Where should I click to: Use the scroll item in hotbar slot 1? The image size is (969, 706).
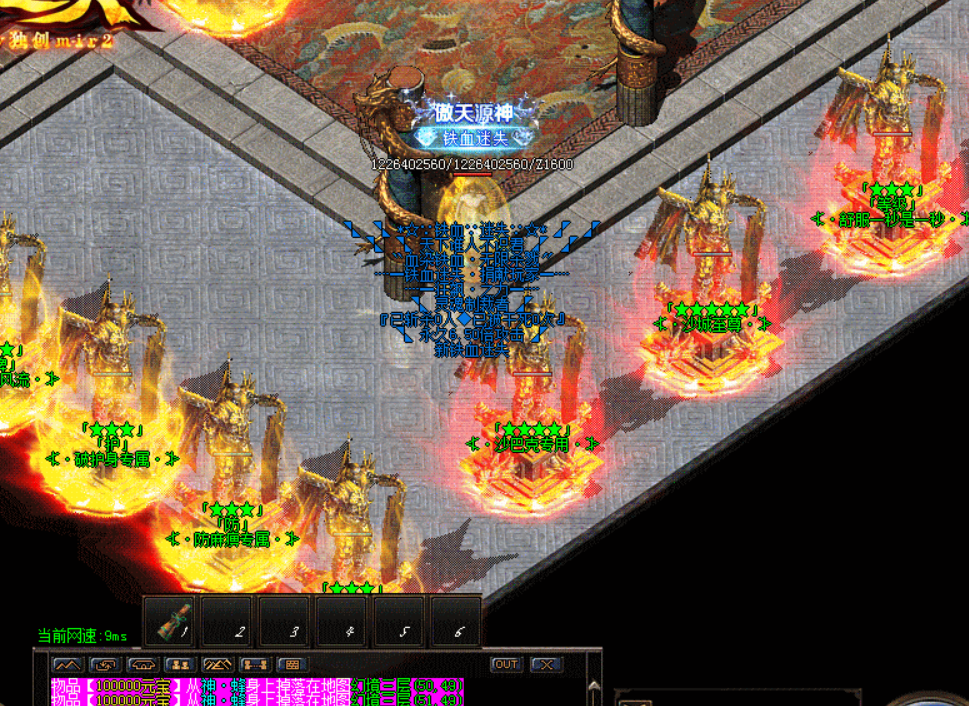tap(172, 621)
